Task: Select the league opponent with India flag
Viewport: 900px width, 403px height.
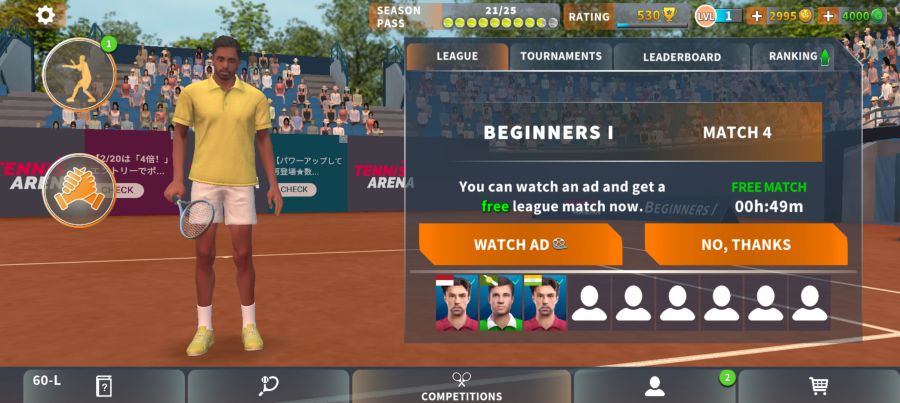Action: [x=544, y=303]
